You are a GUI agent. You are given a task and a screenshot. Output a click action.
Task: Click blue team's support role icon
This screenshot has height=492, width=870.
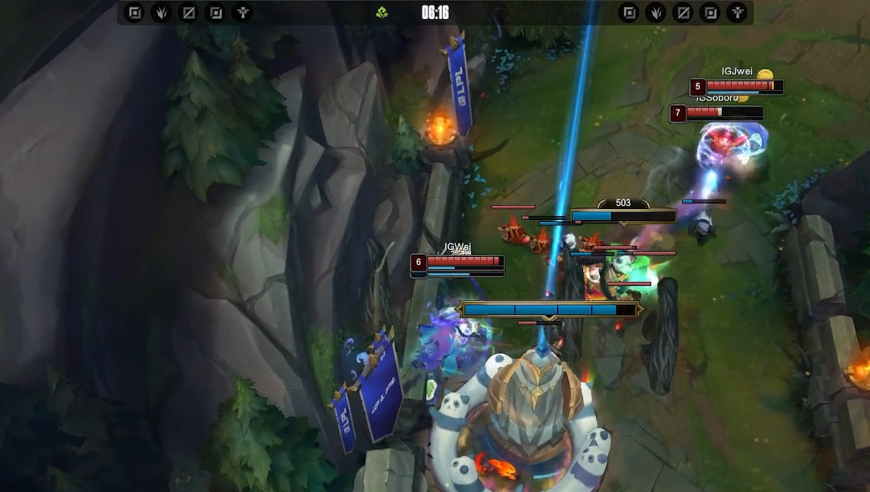pyautogui.click(x=242, y=13)
